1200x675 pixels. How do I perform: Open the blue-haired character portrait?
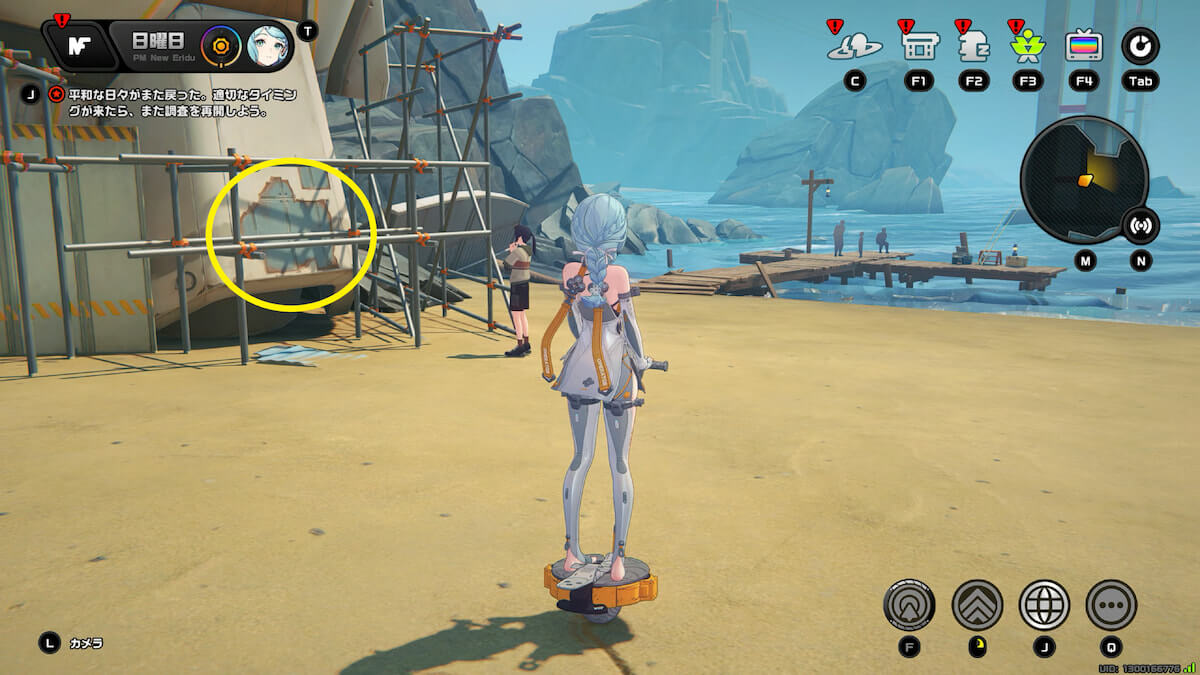pos(267,46)
